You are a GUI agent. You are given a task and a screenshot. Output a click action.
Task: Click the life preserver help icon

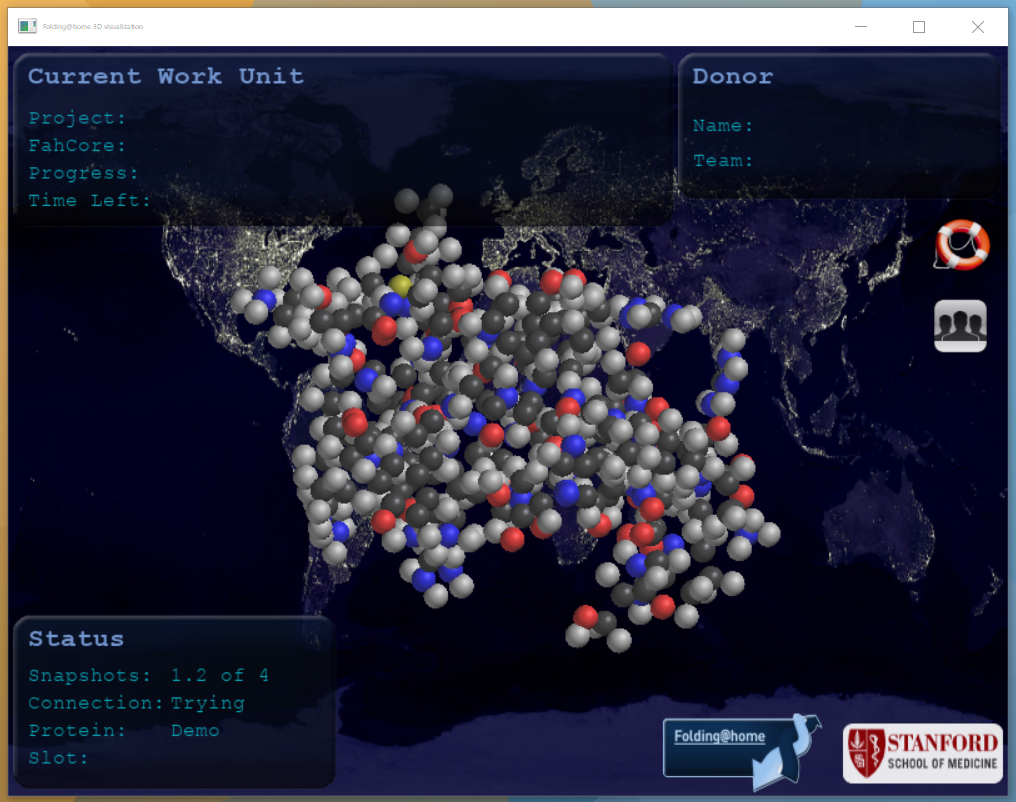click(x=962, y=245)
